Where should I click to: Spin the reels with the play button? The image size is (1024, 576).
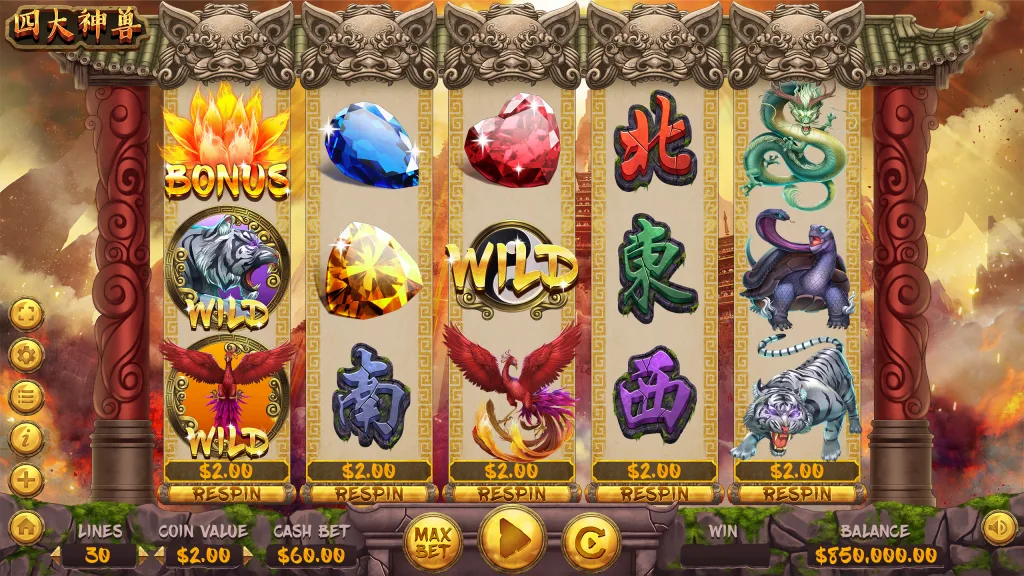512,541
